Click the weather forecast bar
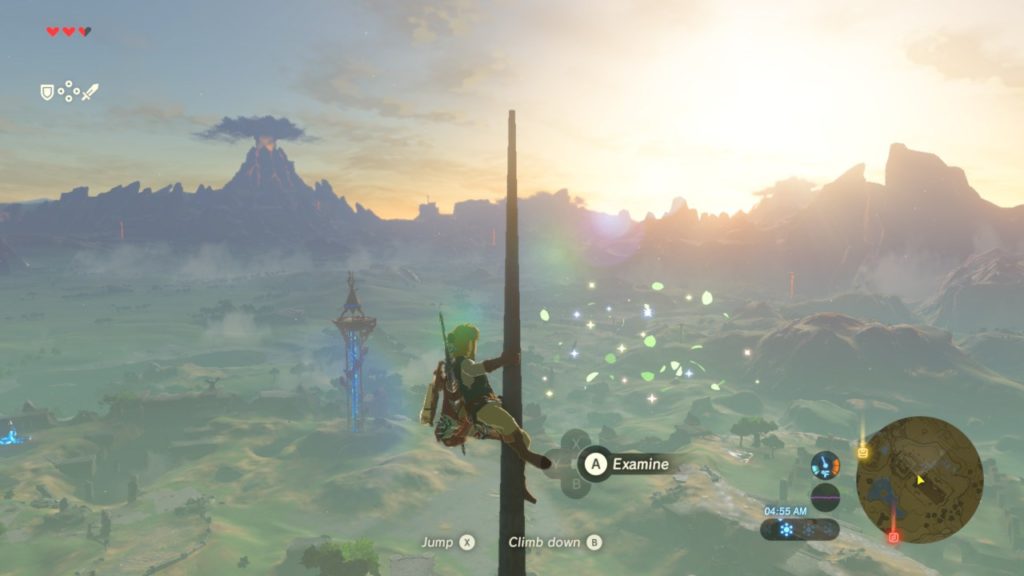Viewport: 1024px width, 576px height. pos(799,529)
